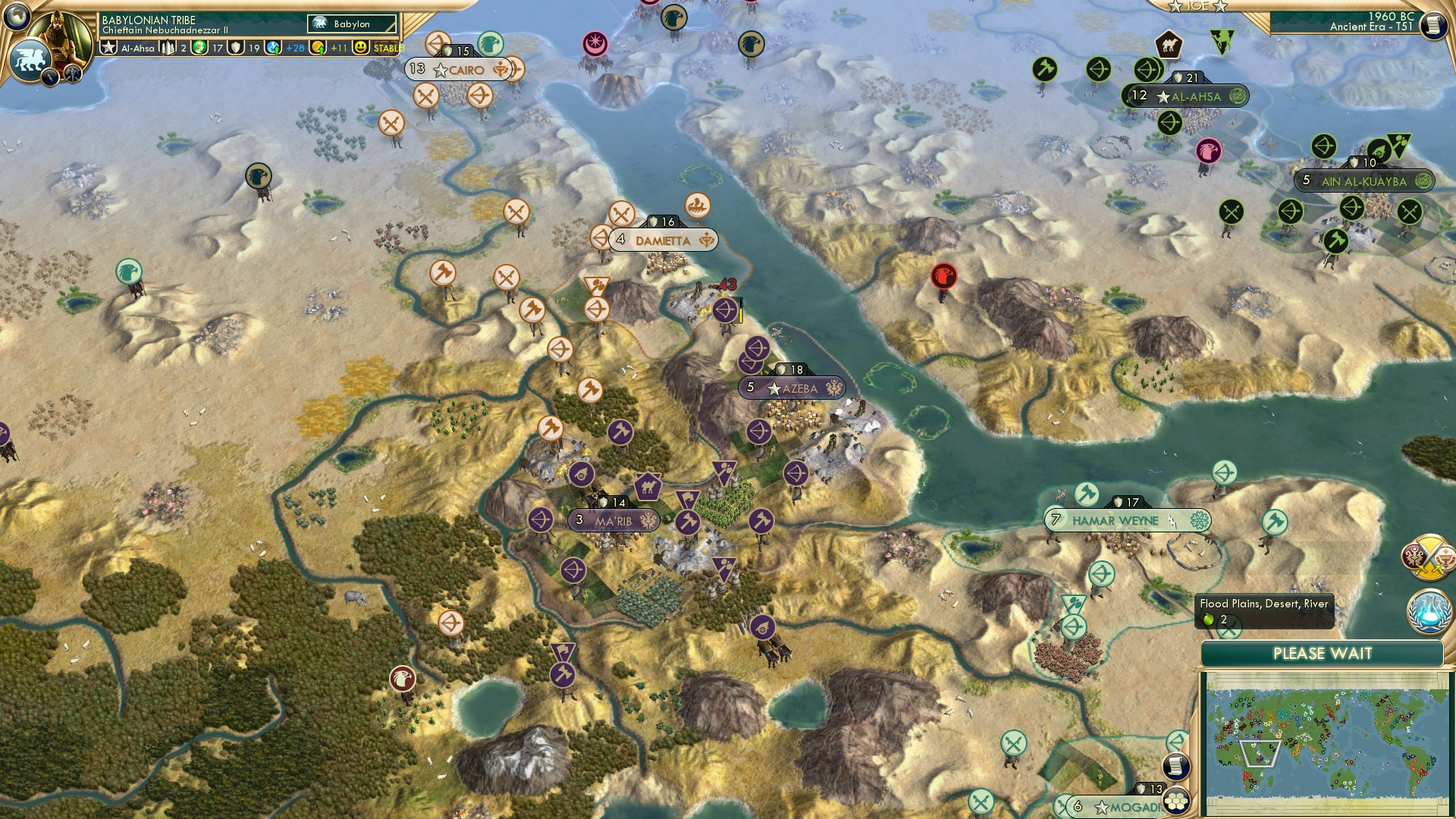Viewport: 1456px width, 819px height.
Task: Click the Hamar Weyne city name banner
Action: click(x=1117, y=520)
